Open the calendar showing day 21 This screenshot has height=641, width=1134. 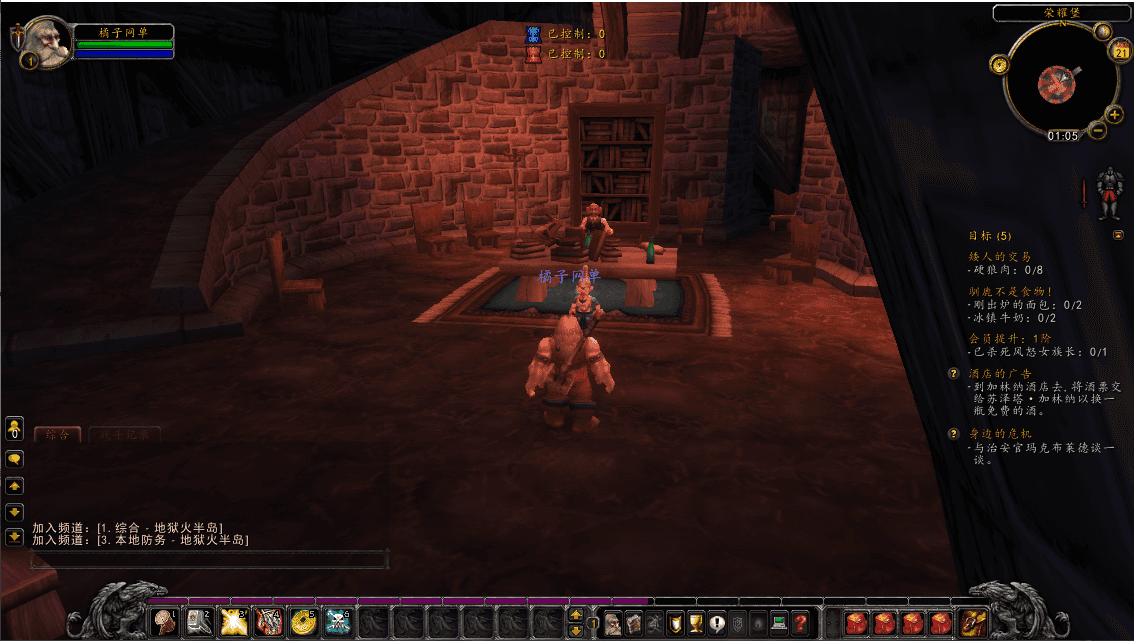tap(1121, 52)
